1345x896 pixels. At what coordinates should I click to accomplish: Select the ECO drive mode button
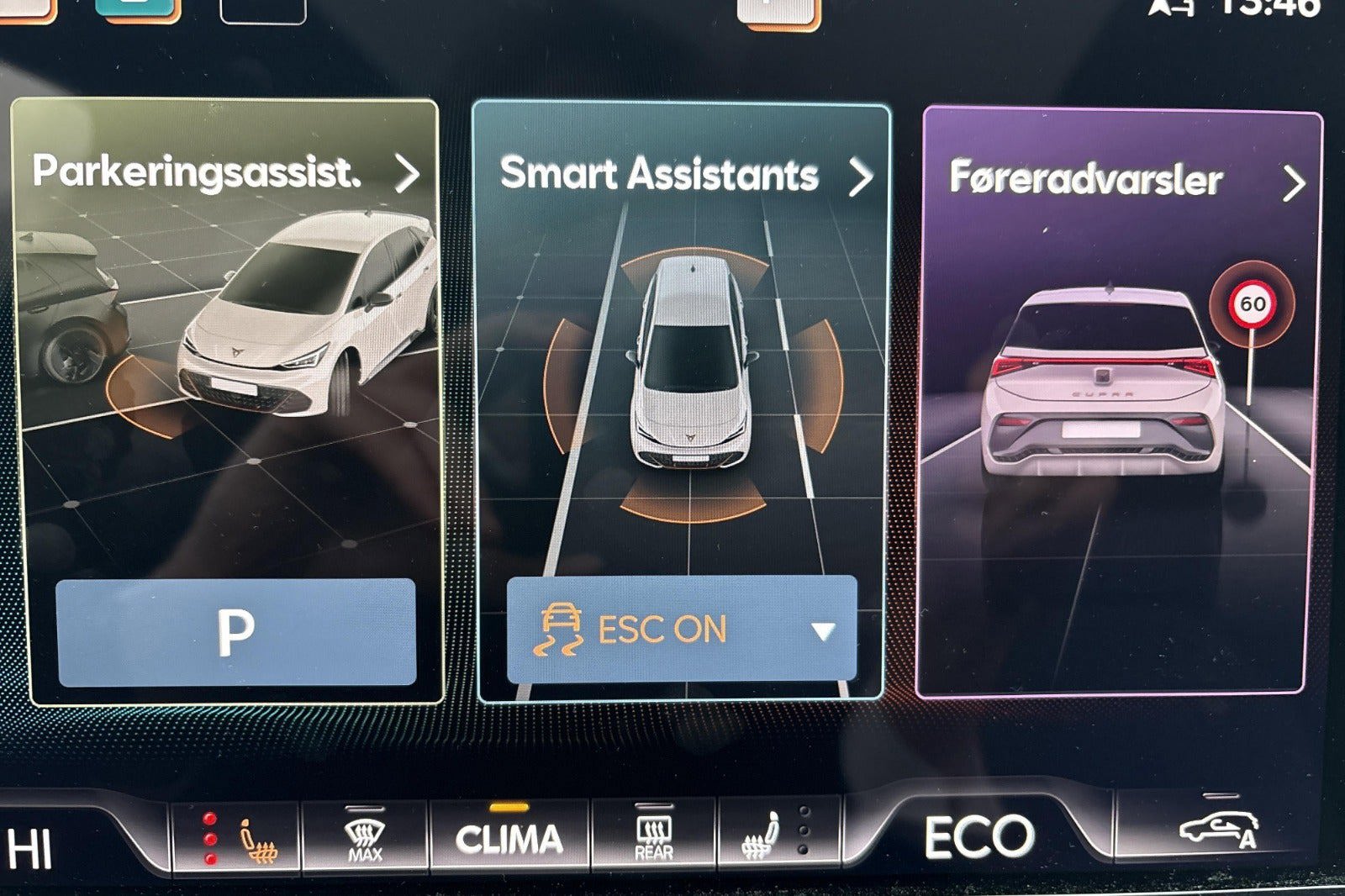(979, 837)
